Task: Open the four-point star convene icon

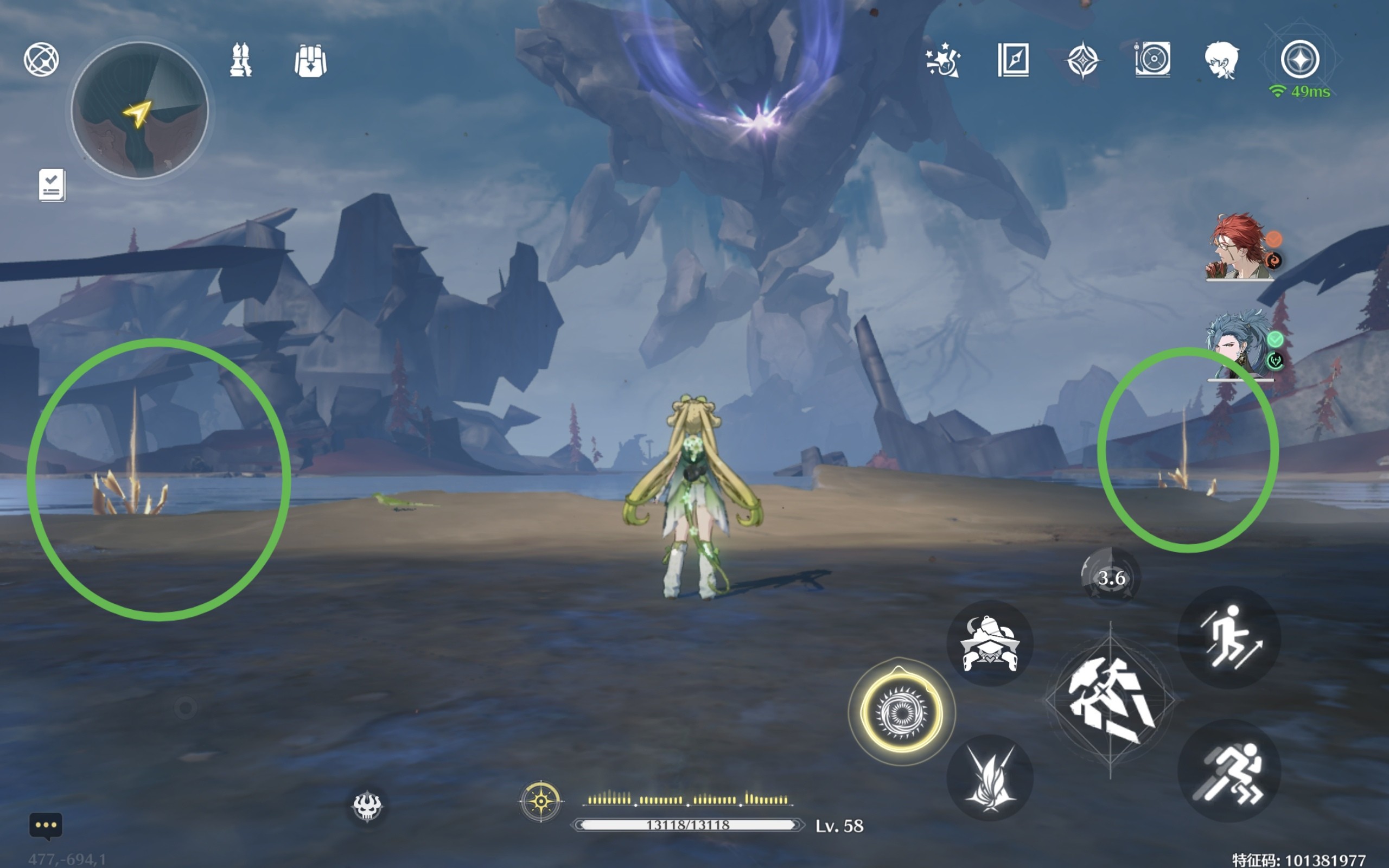Action: 1082,60
